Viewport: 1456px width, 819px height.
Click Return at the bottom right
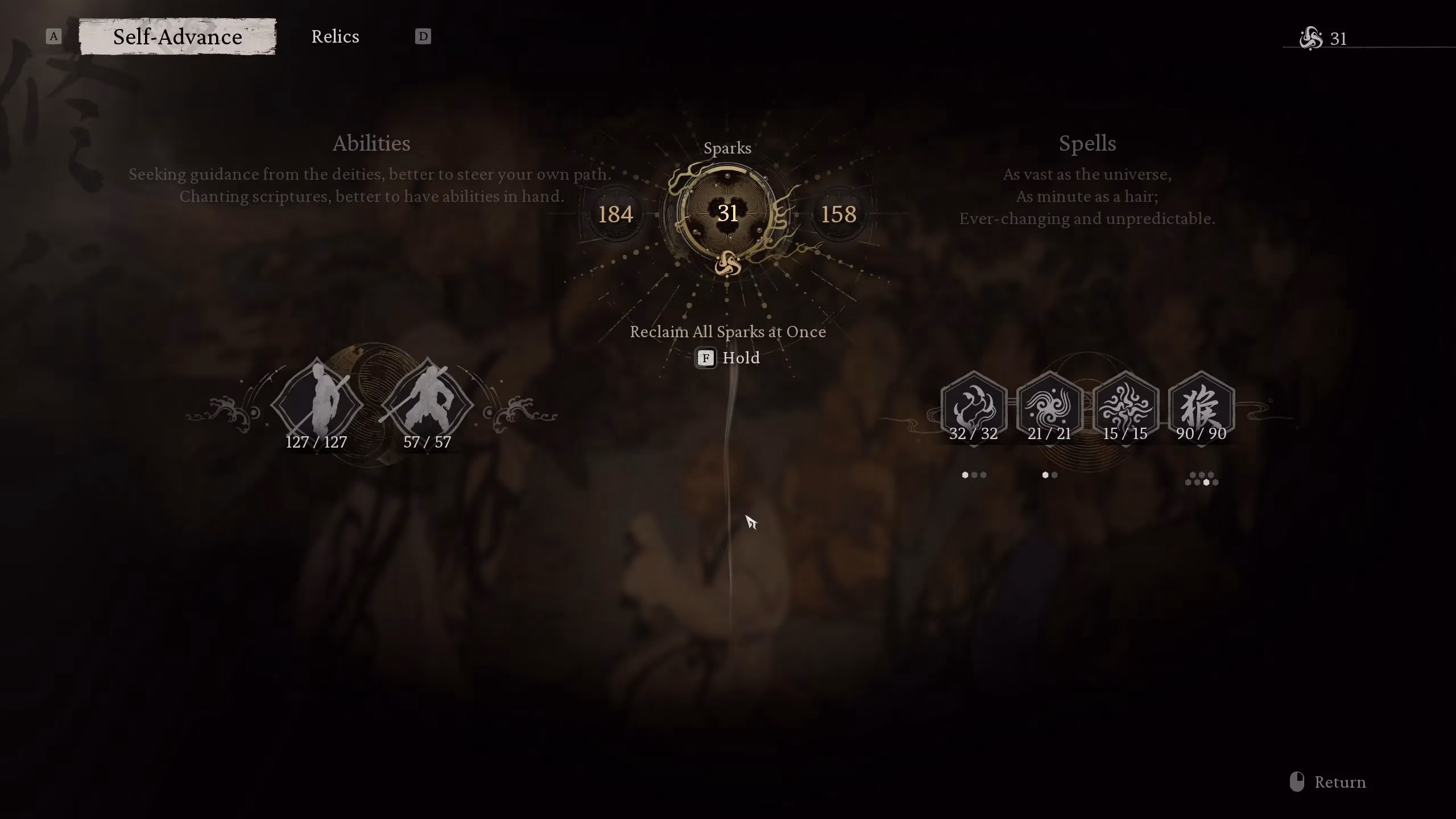(x=1341, y=781)
